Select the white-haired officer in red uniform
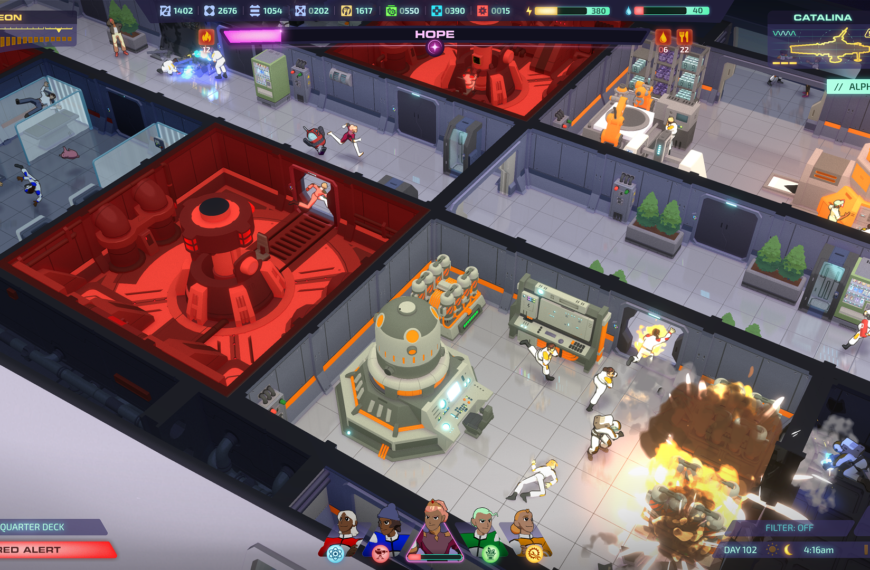The image size is (870, 570). [343, 529]
